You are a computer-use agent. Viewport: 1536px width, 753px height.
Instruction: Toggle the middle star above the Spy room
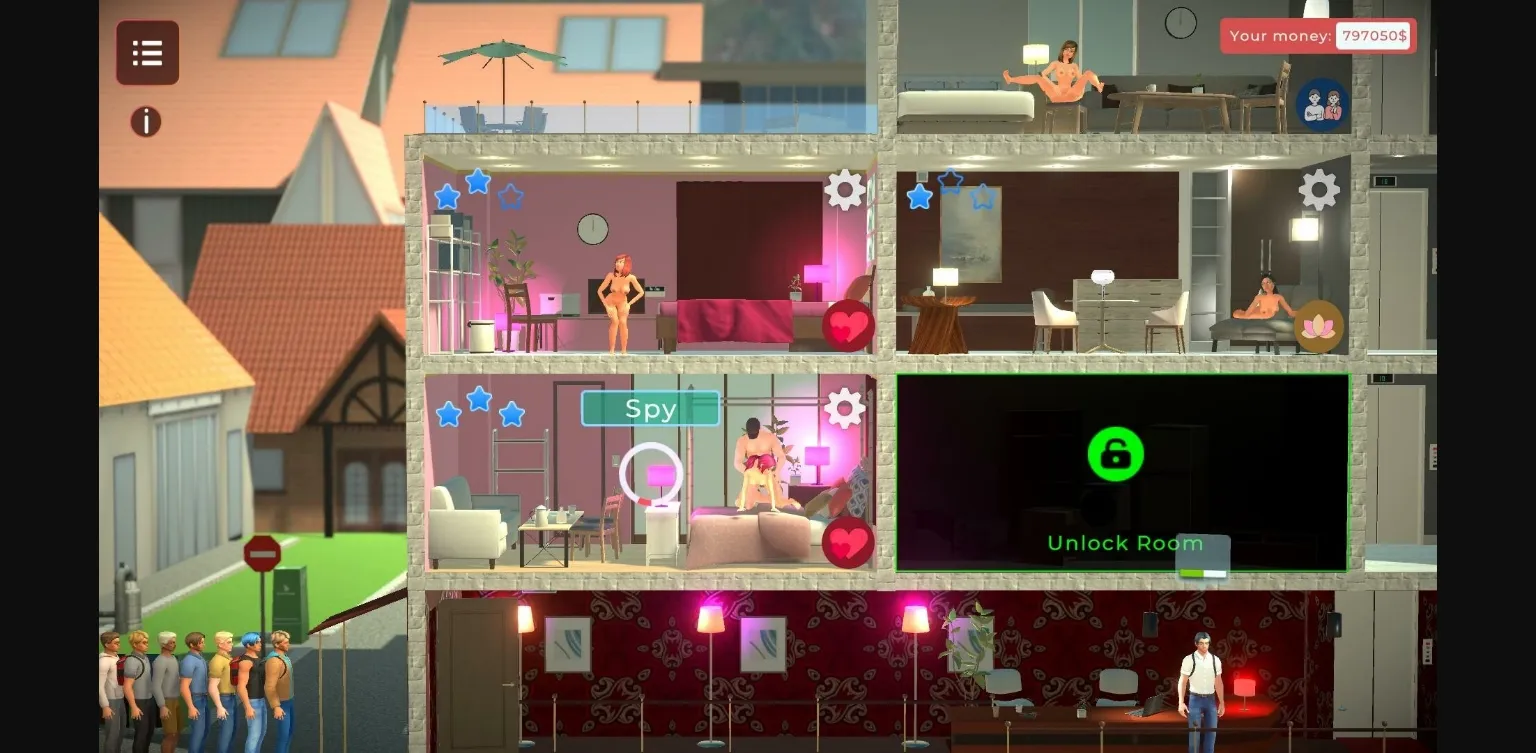tap(478, 398)
